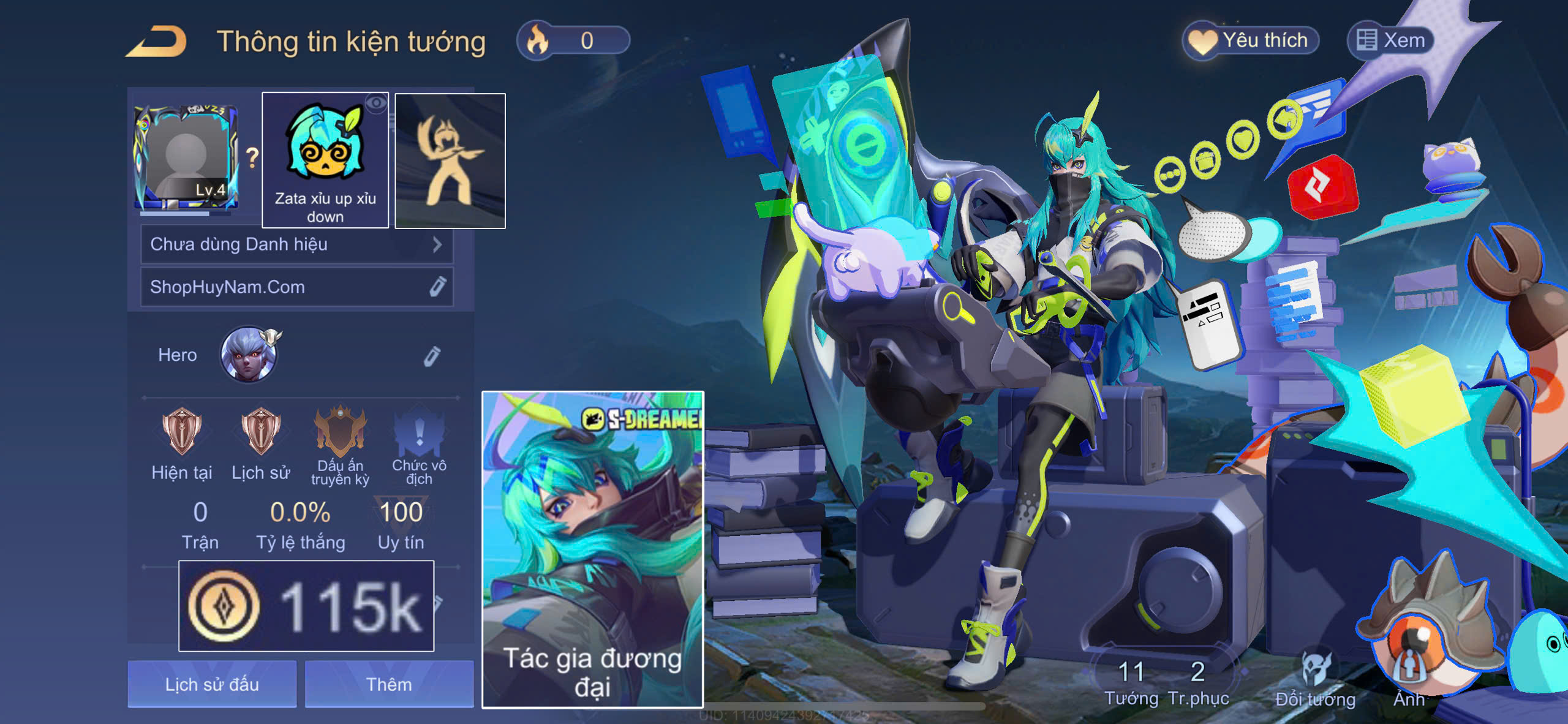Screen dimensions: 1568x724
Task: Tap the flame counter icon at top
Action: (x=535, y=40)
